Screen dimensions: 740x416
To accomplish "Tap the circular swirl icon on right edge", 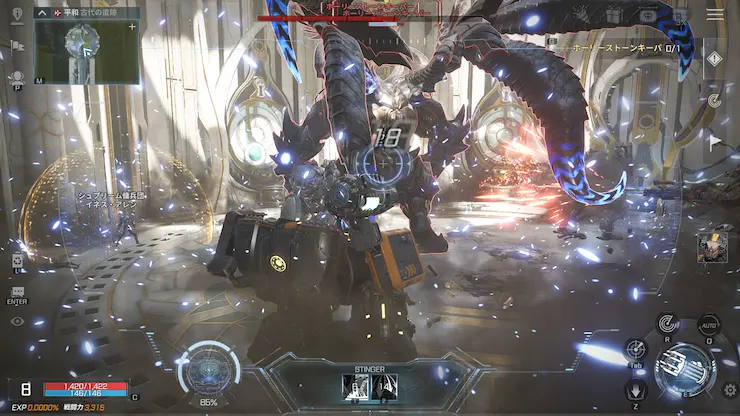I will [x=714, y=100].
